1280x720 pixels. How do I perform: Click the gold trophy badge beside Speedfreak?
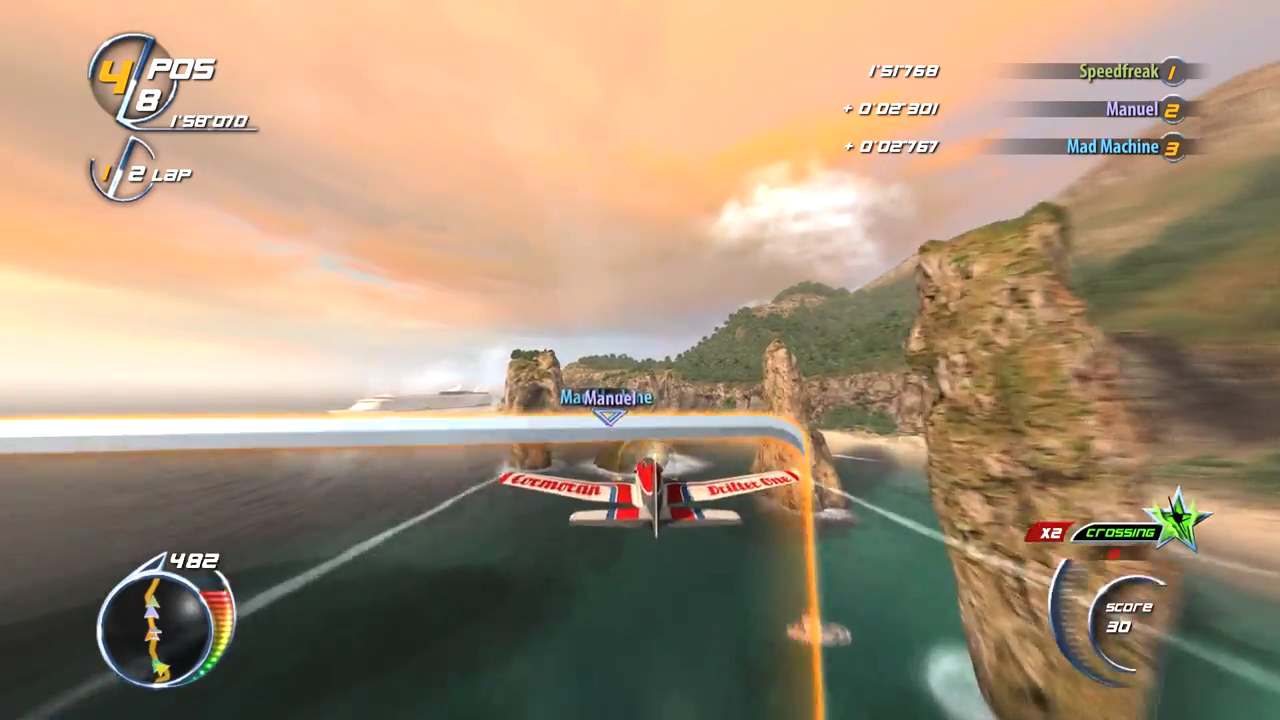tap(1172, 71)
